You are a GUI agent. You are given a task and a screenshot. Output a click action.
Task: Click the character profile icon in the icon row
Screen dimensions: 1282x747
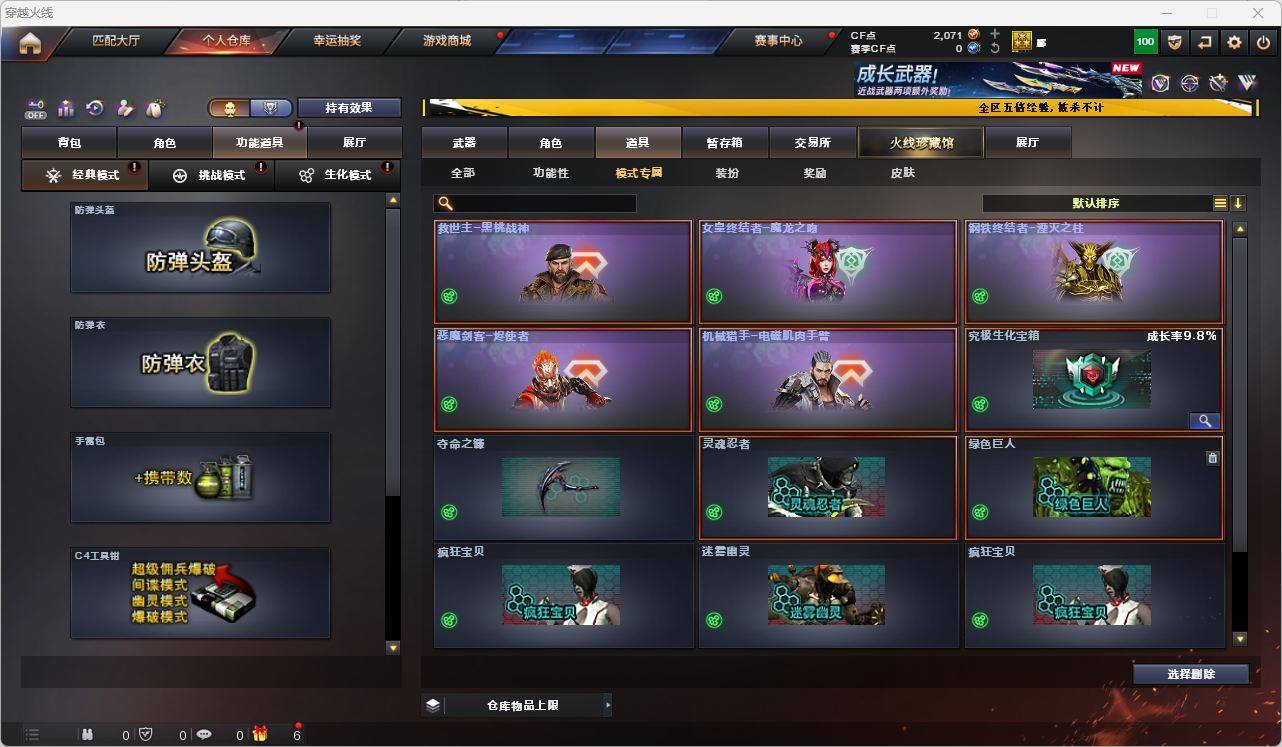(124, 108)
